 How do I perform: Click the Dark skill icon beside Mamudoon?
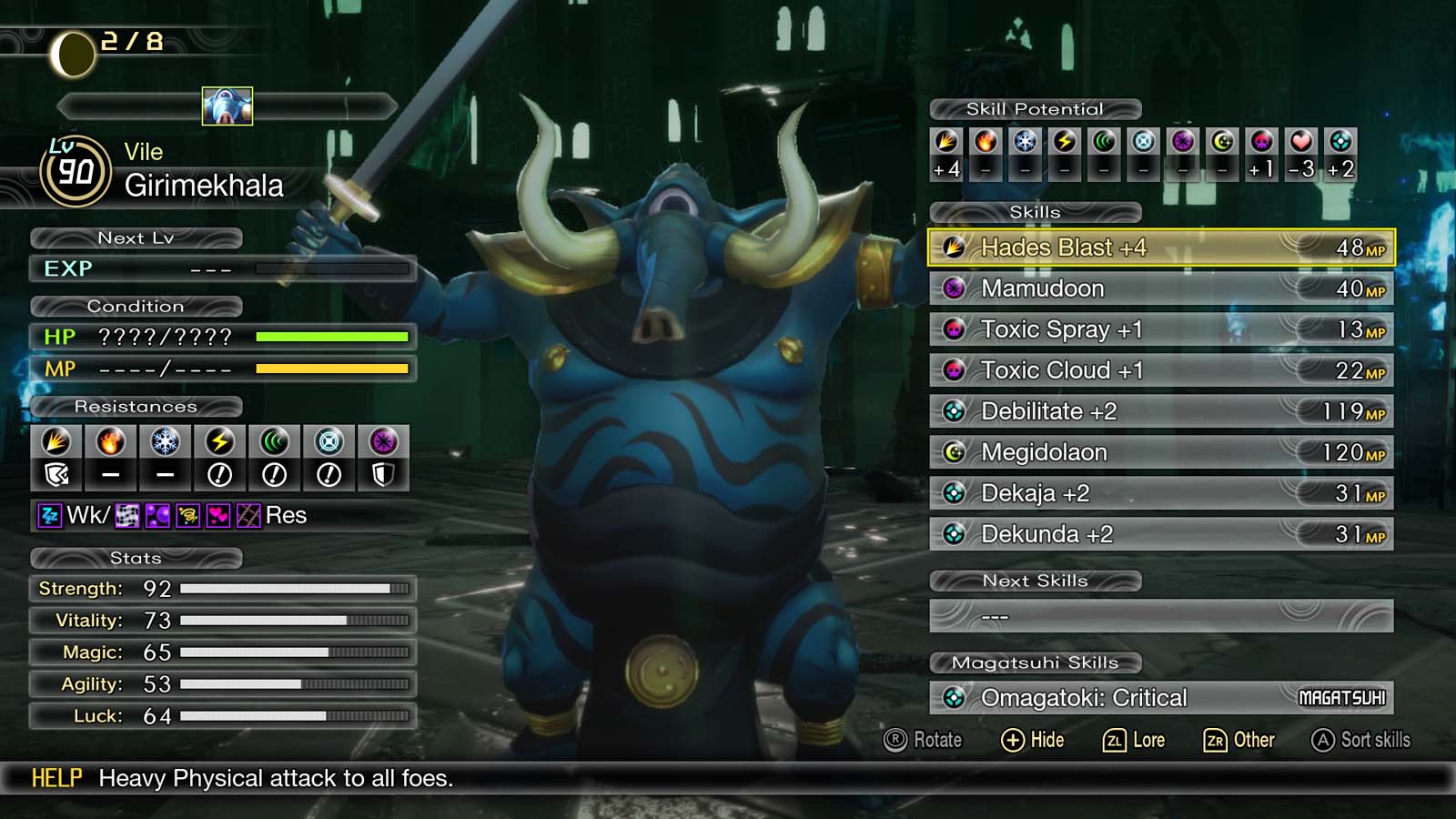pos(955,288)
